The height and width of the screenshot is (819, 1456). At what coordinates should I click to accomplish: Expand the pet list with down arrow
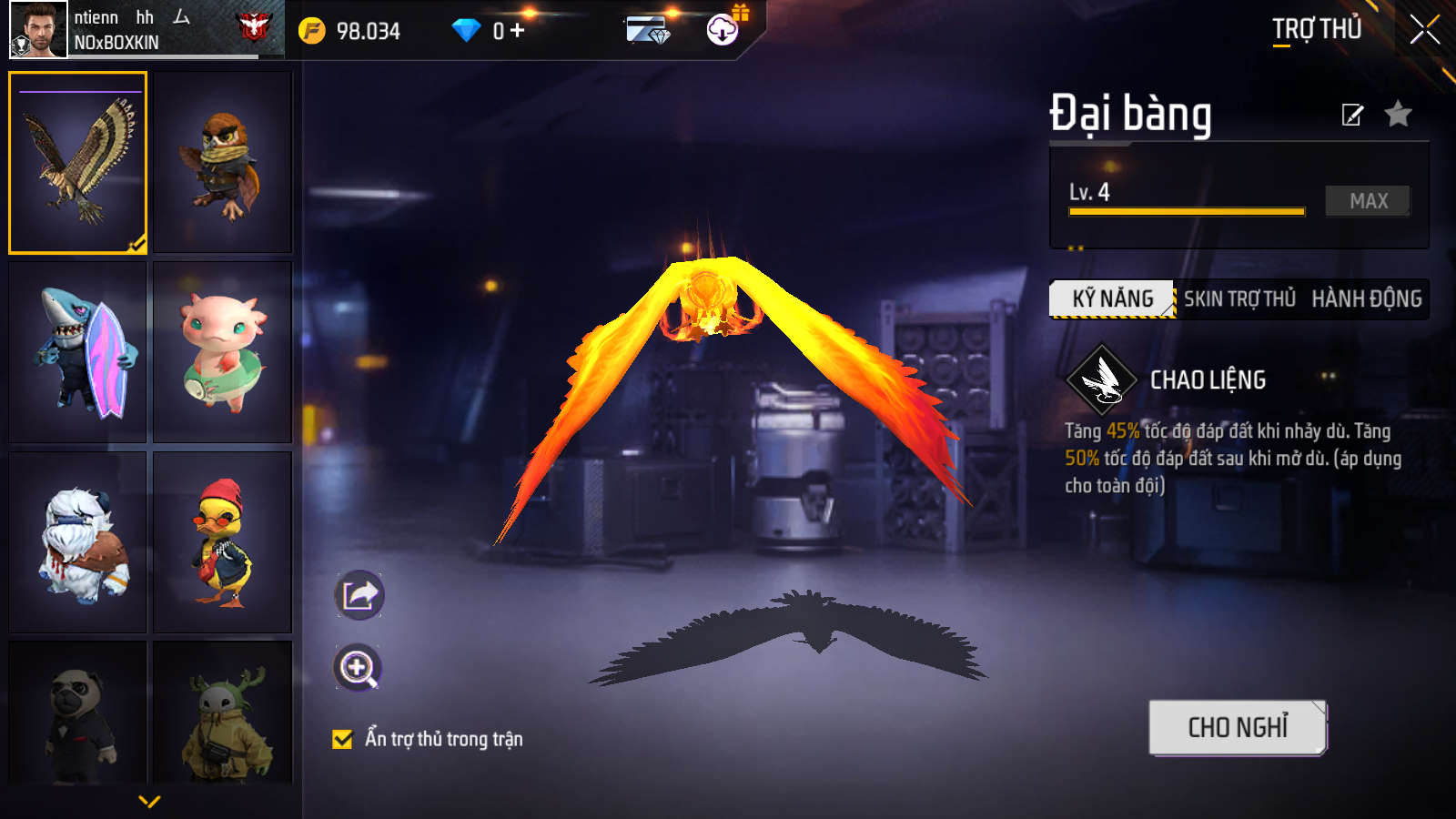(x=149, y=802)
